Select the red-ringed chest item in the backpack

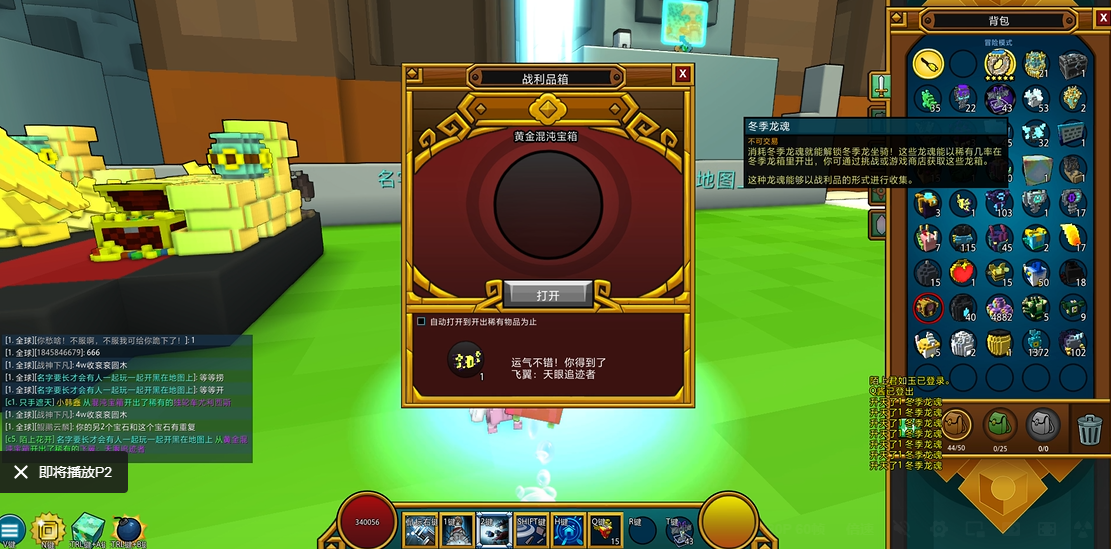[928, 307]
